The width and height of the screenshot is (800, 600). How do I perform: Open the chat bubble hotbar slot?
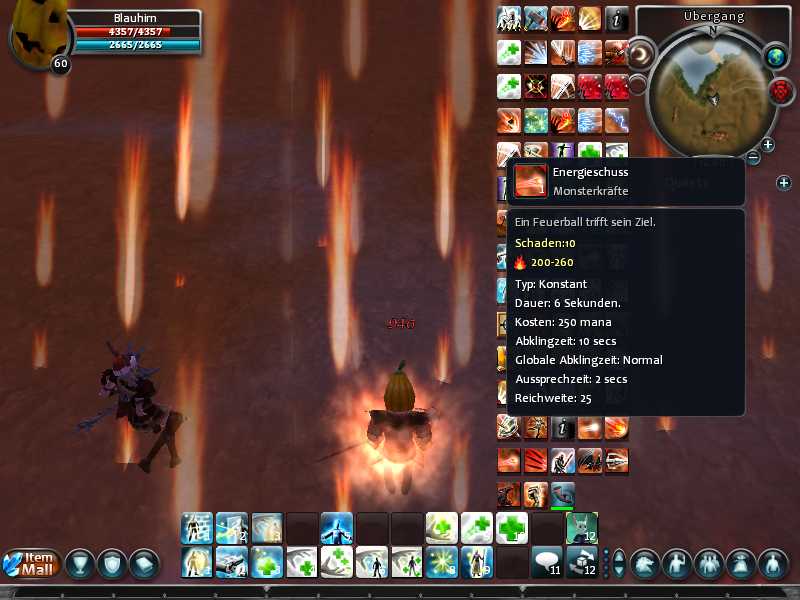(545, 562)
